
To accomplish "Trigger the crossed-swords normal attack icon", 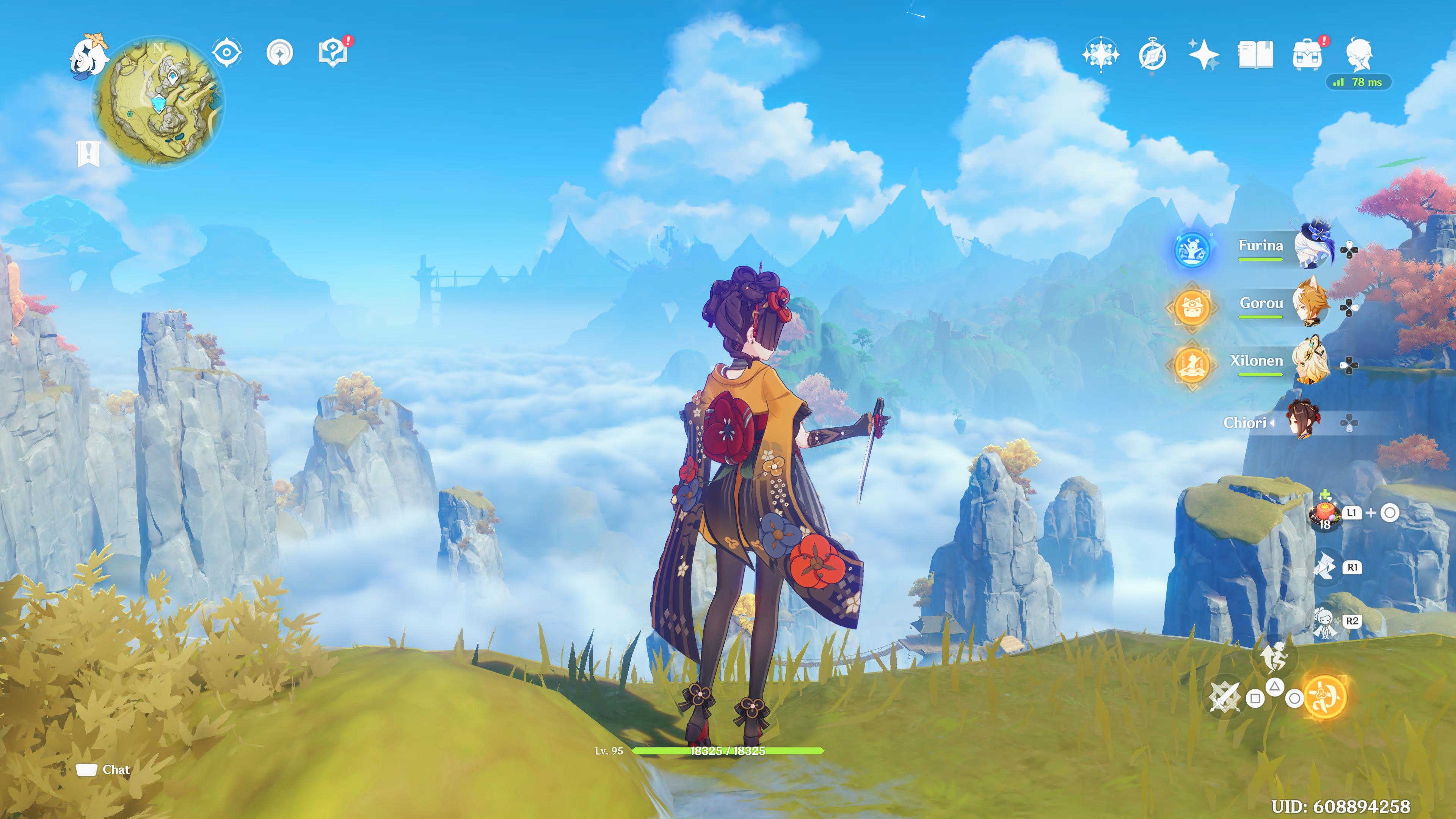I will (x=1224, y=697).
